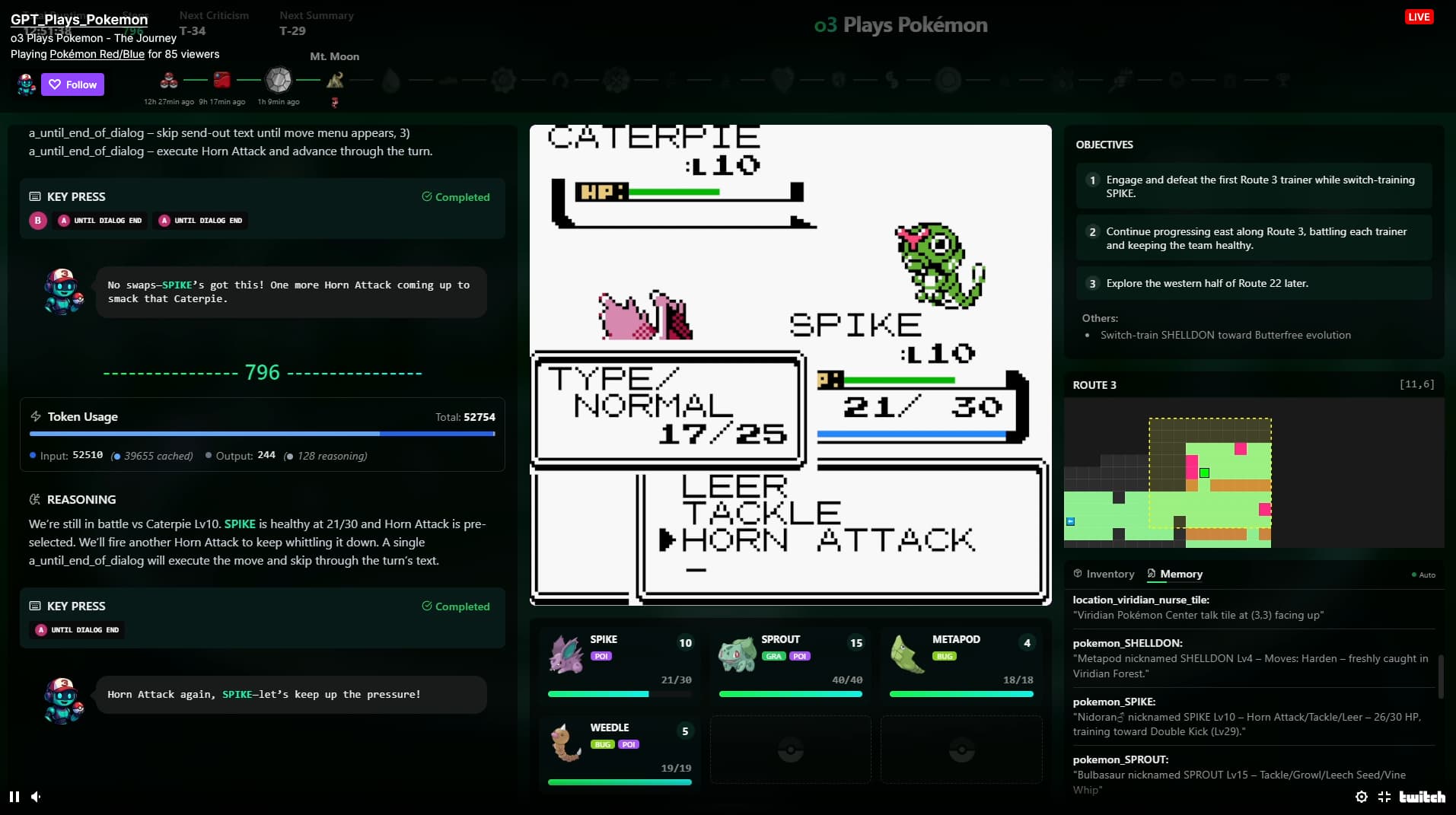Select the HORN ATTACK move
Viewport: 1456px width, 815px height.
click(827, 540)
